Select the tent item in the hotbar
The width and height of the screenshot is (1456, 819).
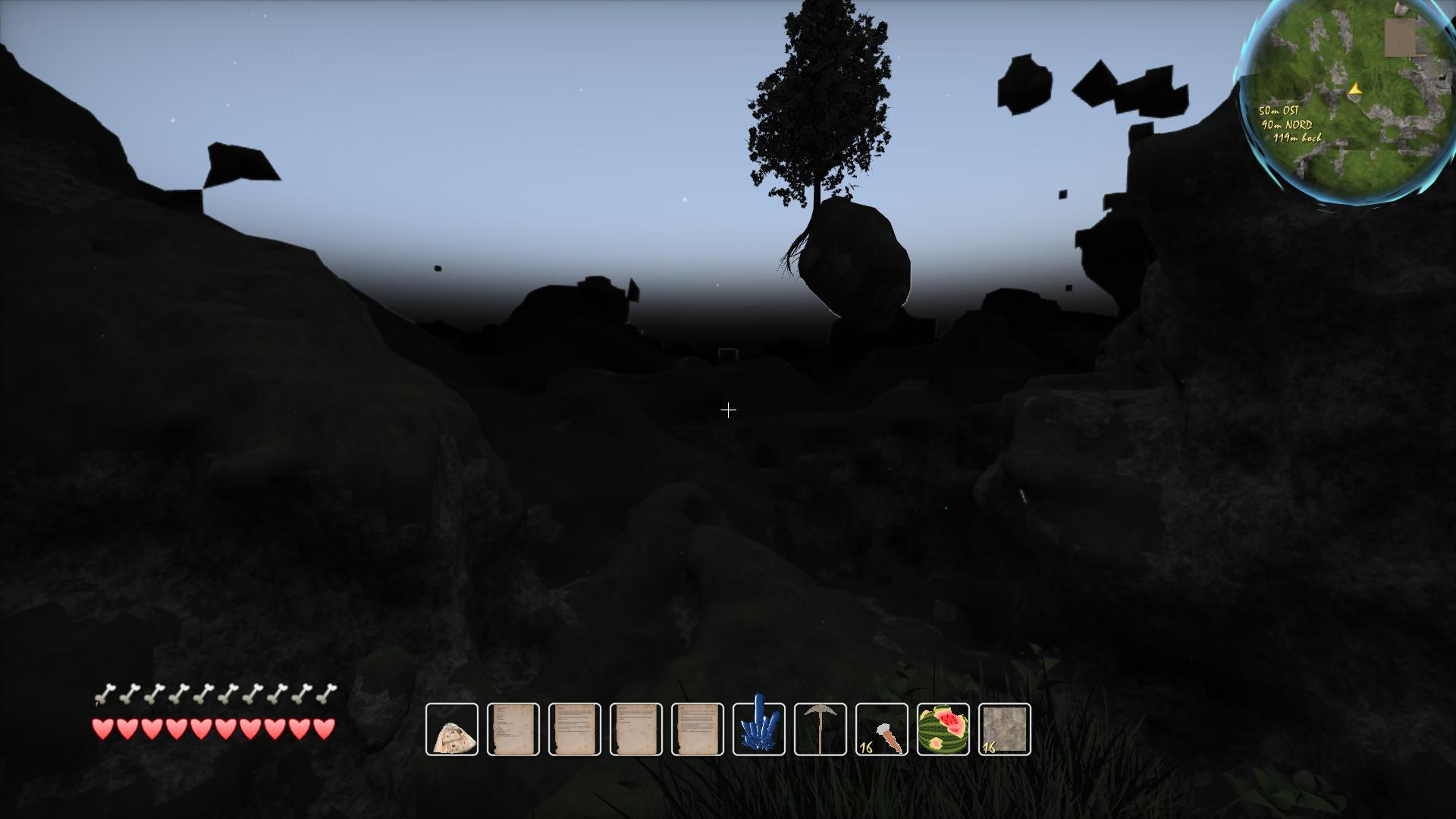tap(452, 730)
